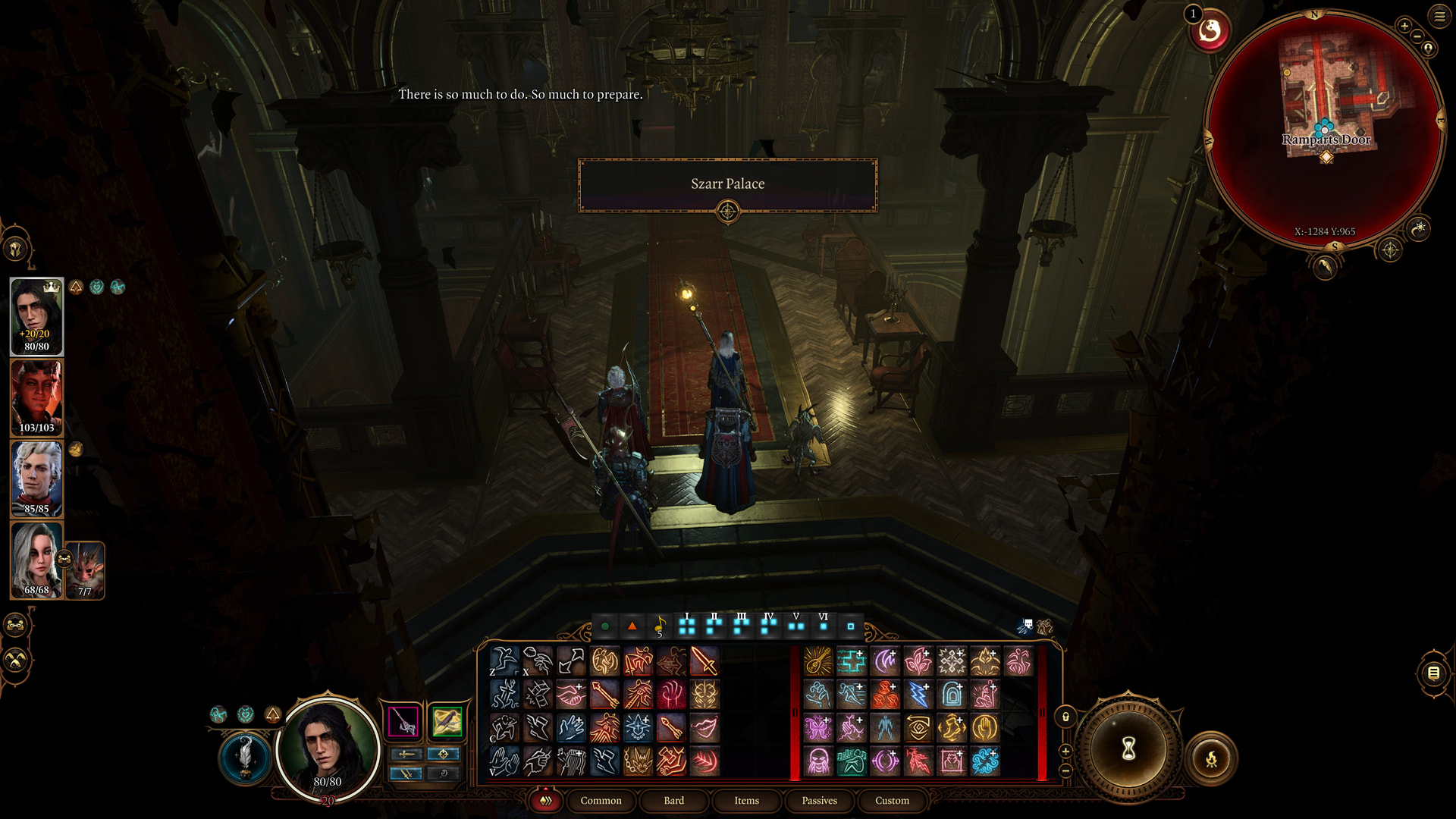Select the red tiefling party portrait

pos(36,398)
